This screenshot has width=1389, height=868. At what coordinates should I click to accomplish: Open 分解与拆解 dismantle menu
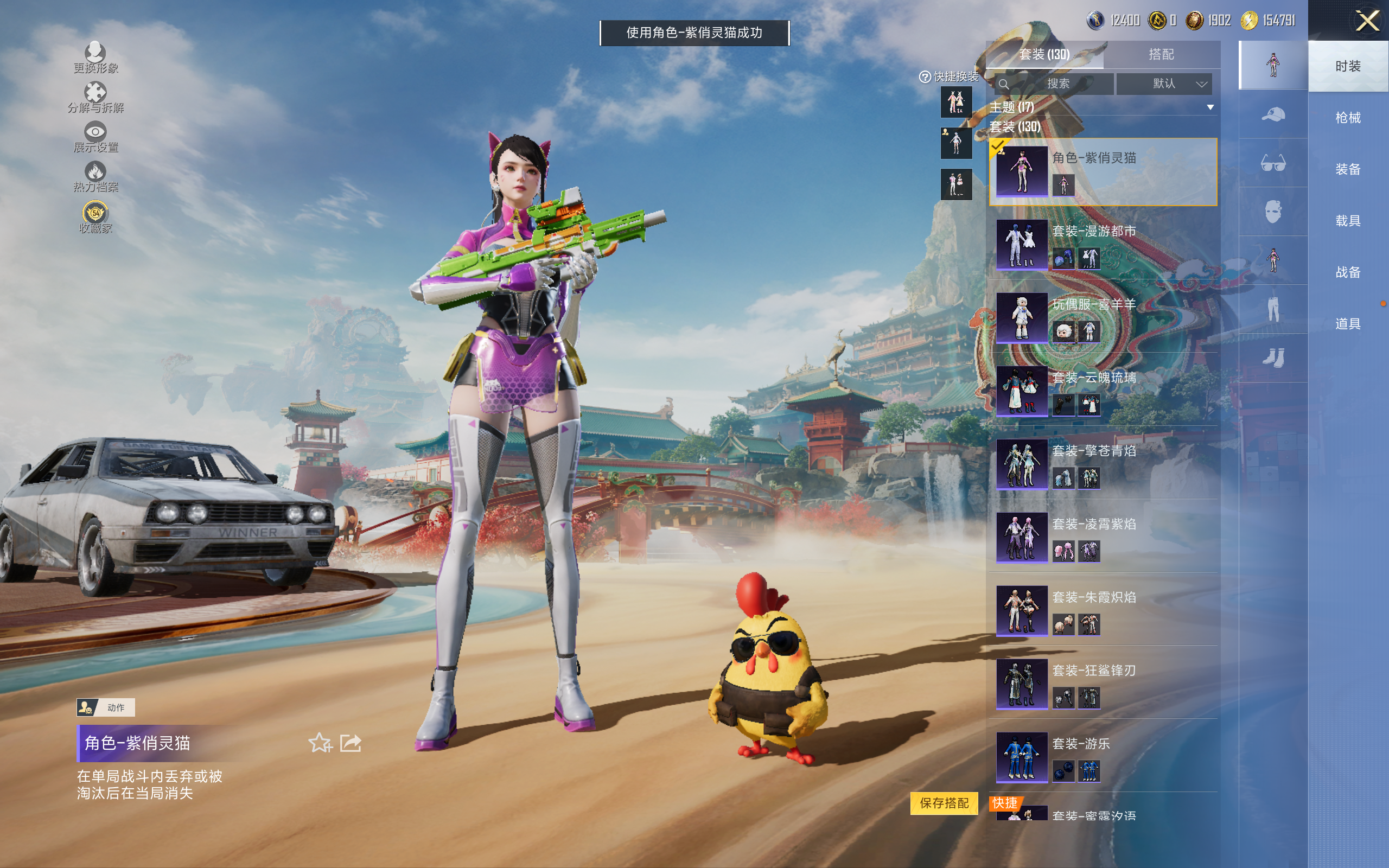(95, 98)
